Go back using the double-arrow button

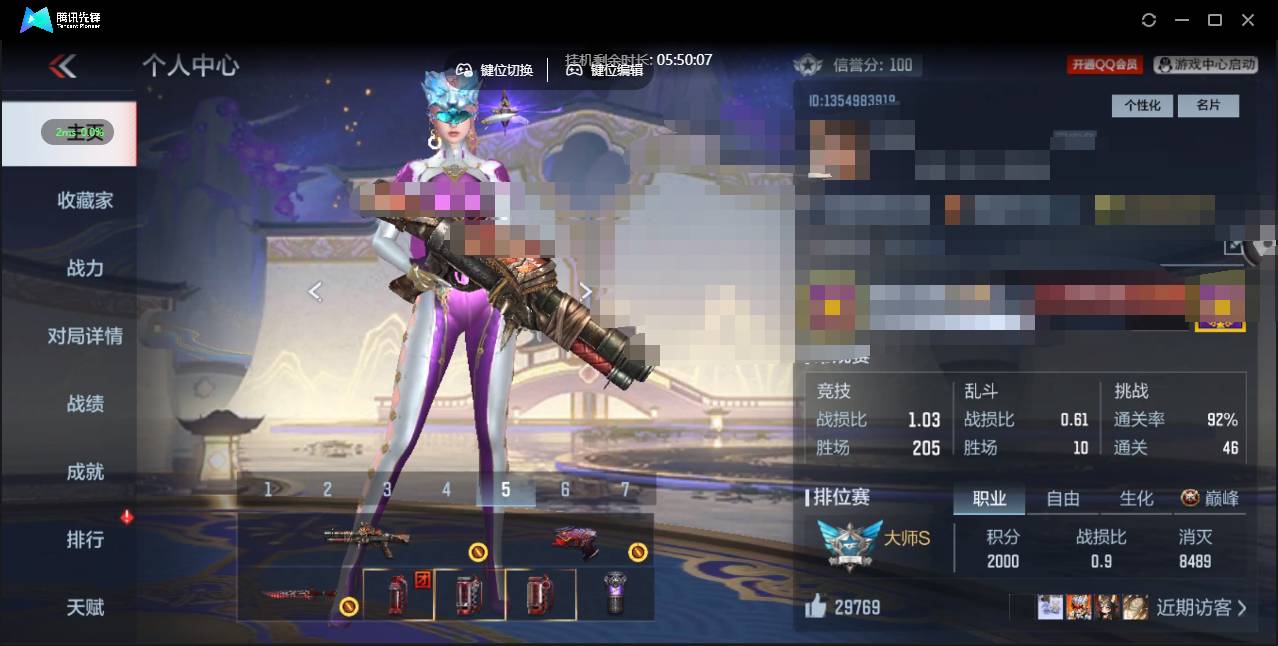(63, 67)
